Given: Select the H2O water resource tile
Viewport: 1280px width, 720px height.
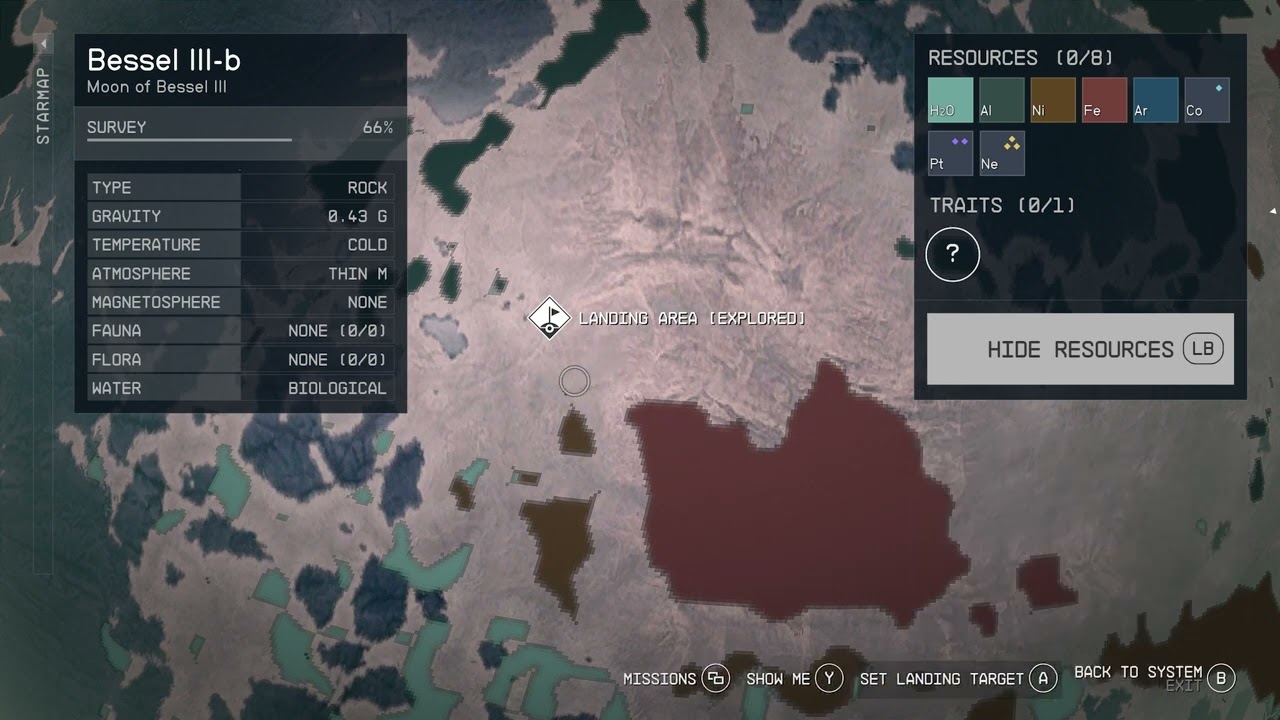Looking at the screenshot, I should coord(950,100).
